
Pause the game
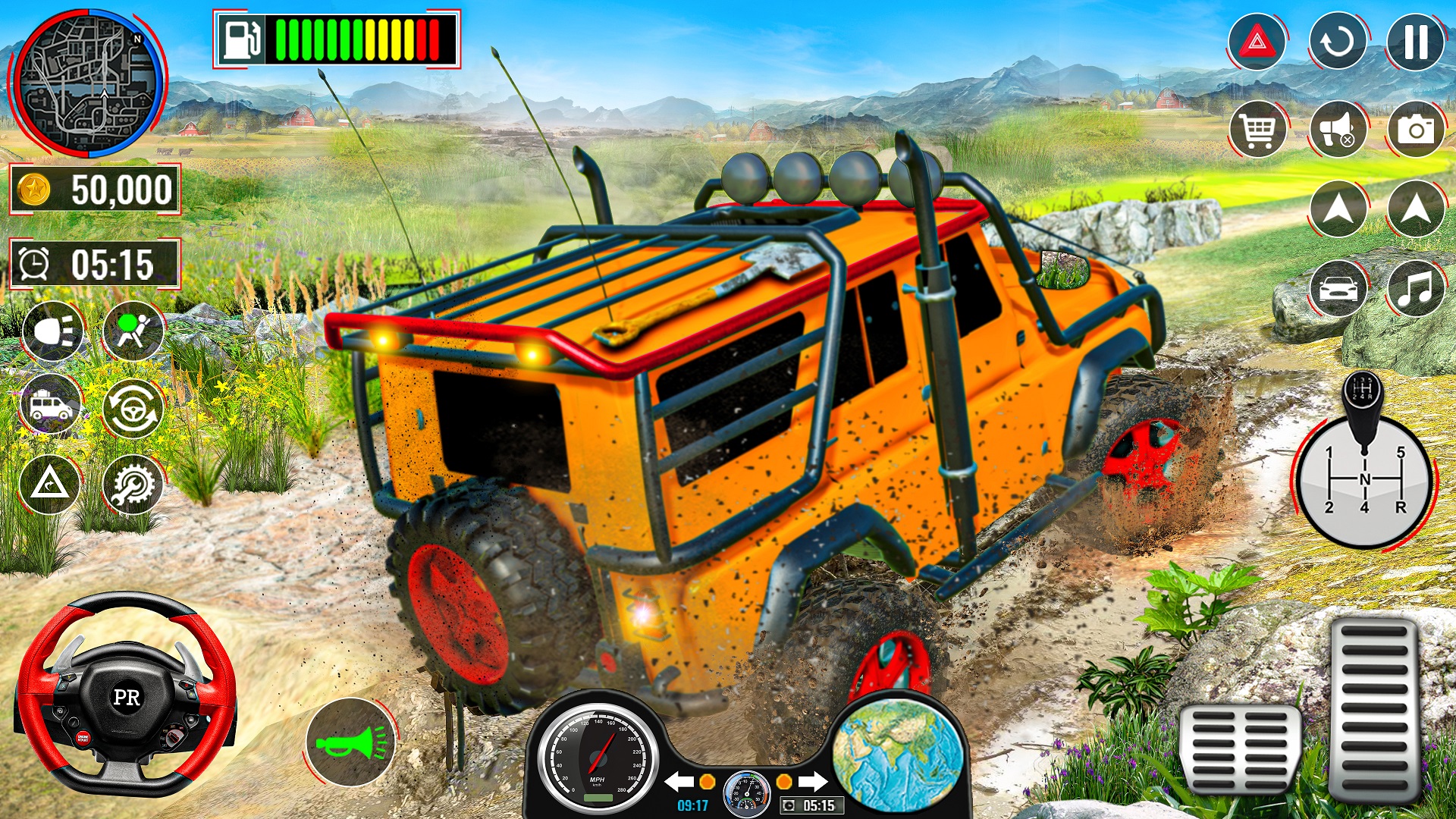1414,42
